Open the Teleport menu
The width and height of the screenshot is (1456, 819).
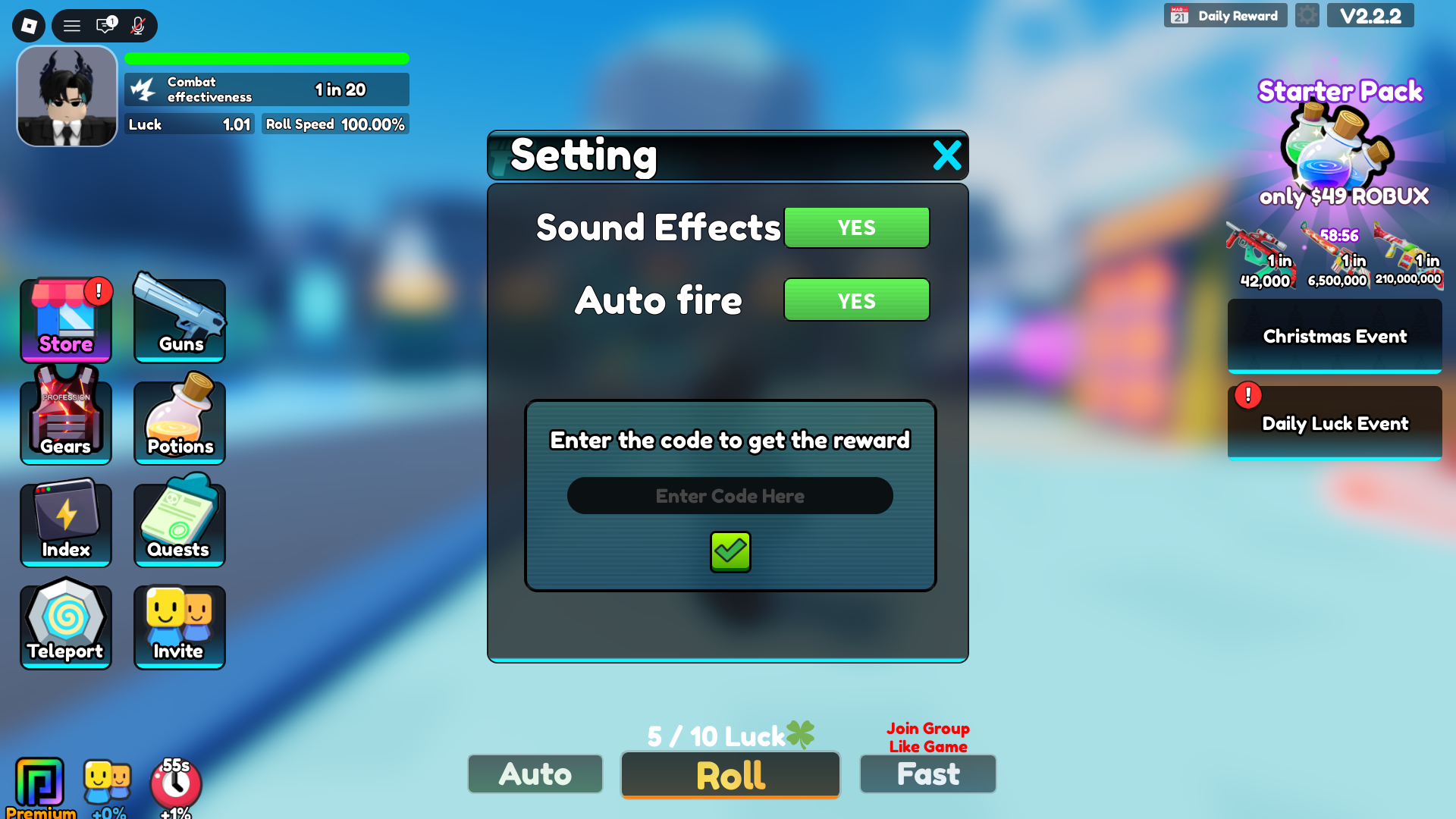pyautogui.click(x=66, y=624)
